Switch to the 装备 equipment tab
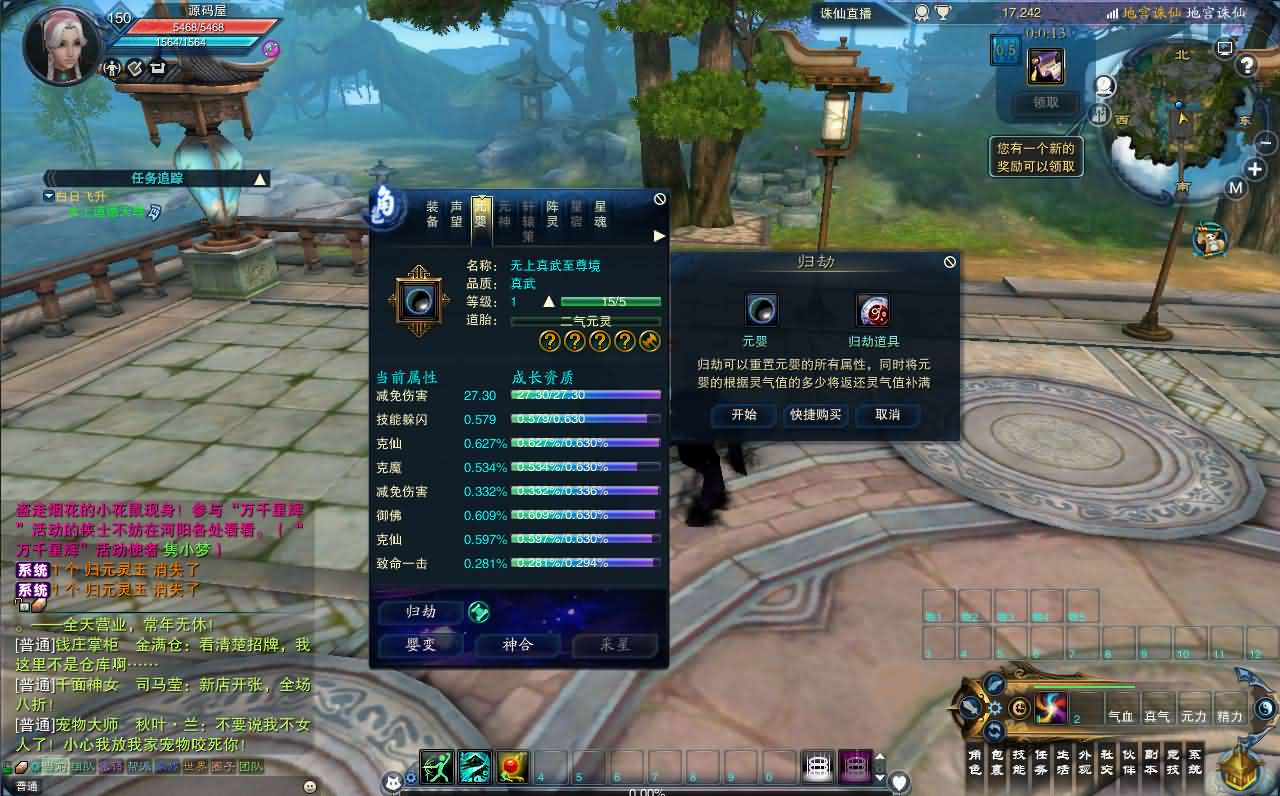 click(433, 214)
